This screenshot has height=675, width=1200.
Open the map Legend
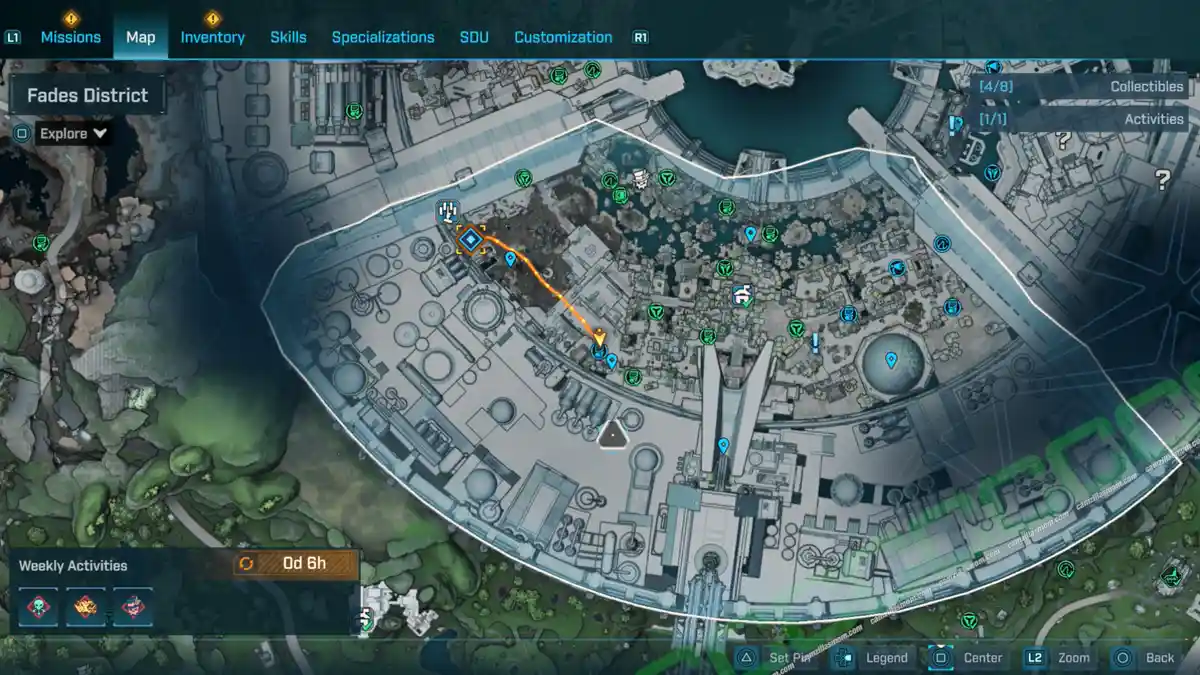(875, 657)
